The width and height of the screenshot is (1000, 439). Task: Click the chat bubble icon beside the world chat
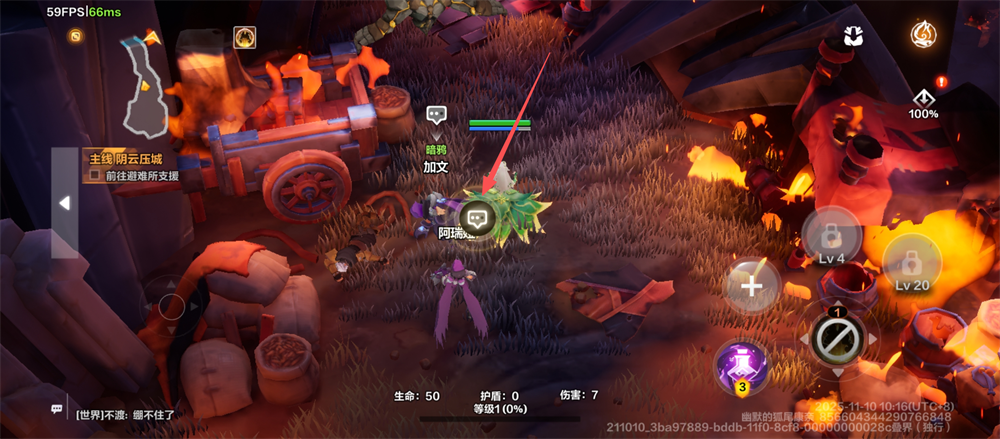[57, 410]
